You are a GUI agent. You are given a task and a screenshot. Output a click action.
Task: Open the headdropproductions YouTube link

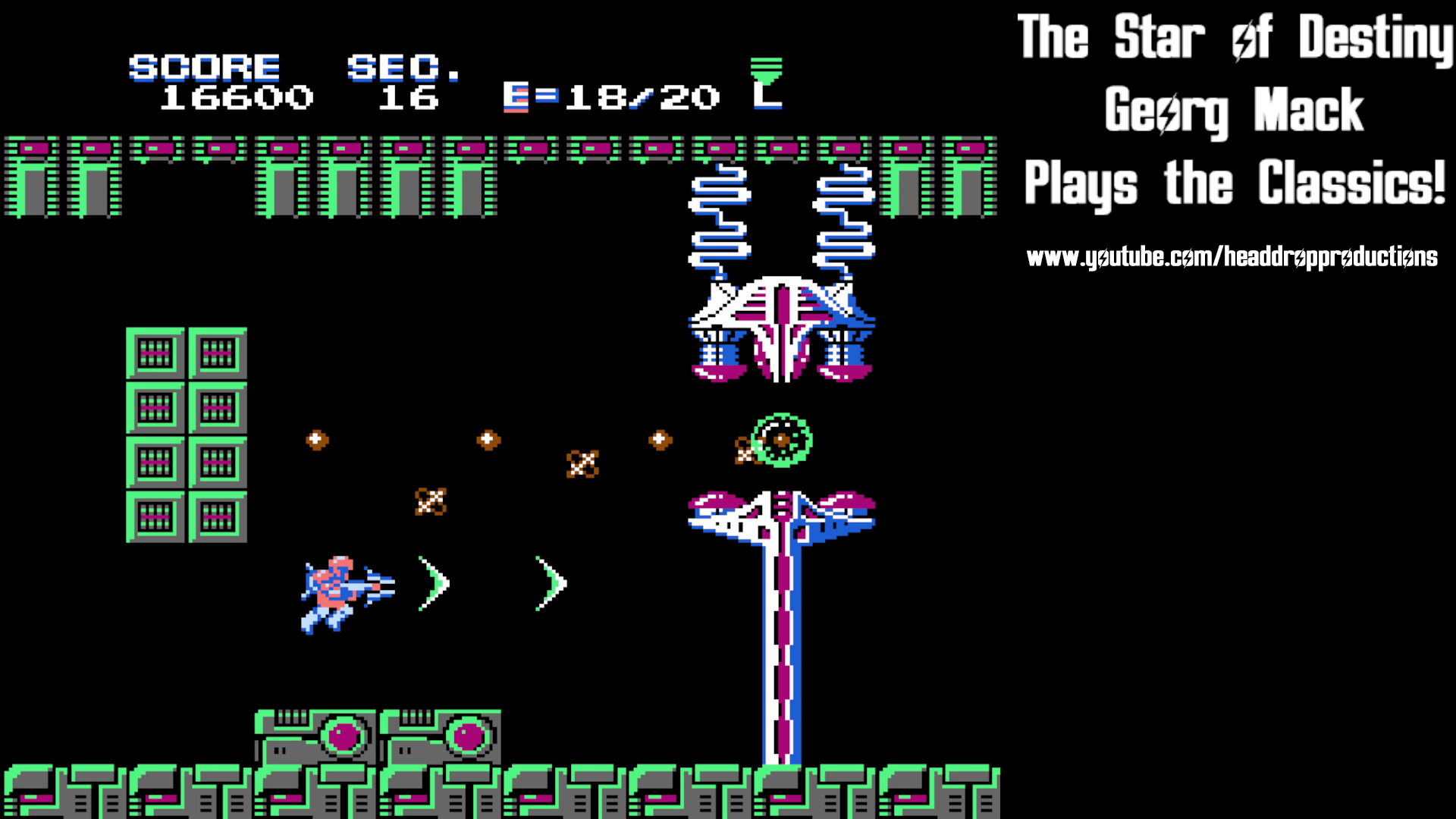point(1232,256)
